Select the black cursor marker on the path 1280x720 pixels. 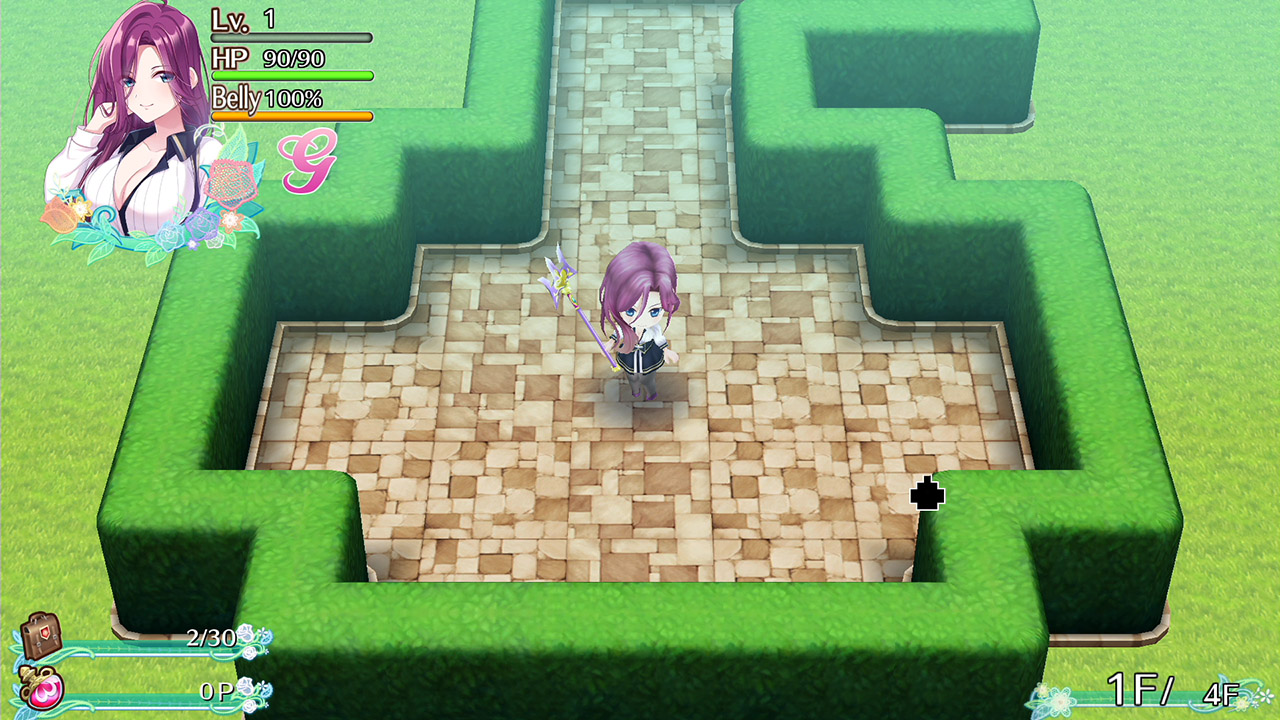(x=925, y=492)
